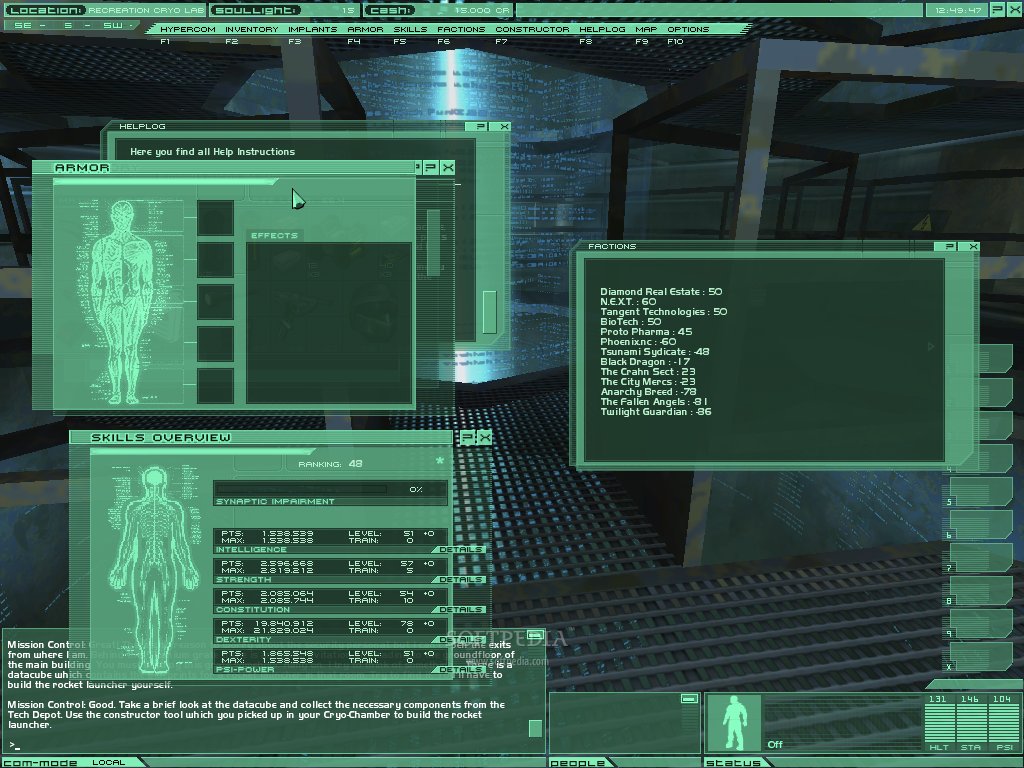Close the Helplog window
The image size is (1024, 768).
[x=504, y=127]
